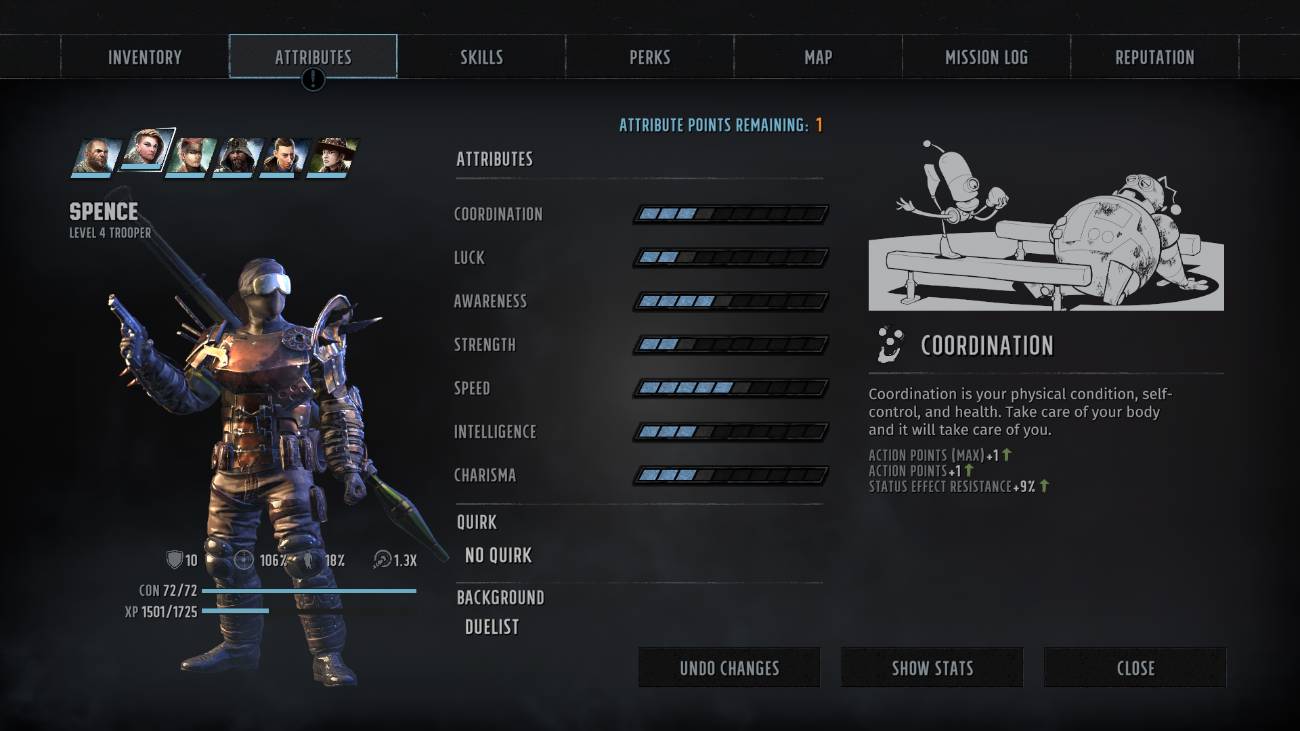The width and height of the screenshot is (1300, 731).
Task: Open the Skills tab
Action: (x=481, y=57)
